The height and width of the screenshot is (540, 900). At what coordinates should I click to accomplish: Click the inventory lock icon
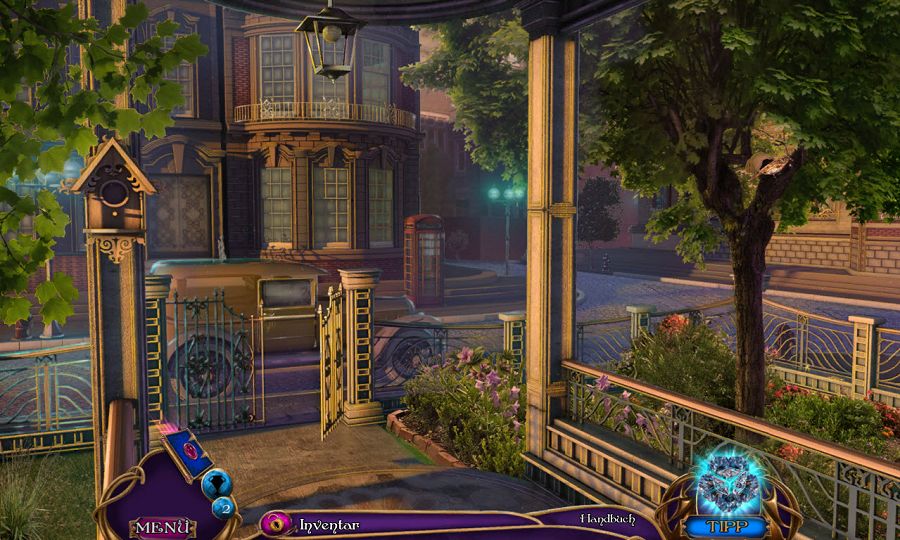pos(275,523)
